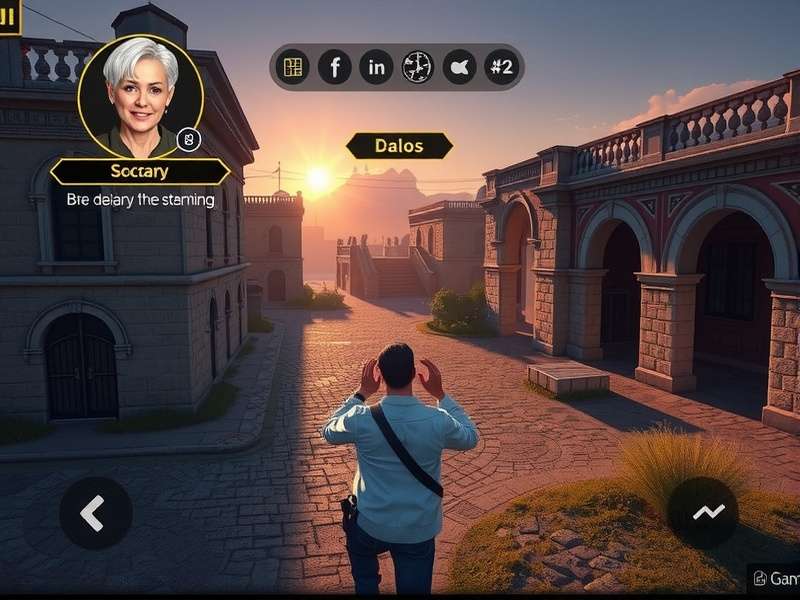The height and width of the screenshot is (600, 800).
Task: Select the LinkedIn 'in' icon
Action: [x=376, y=67]
